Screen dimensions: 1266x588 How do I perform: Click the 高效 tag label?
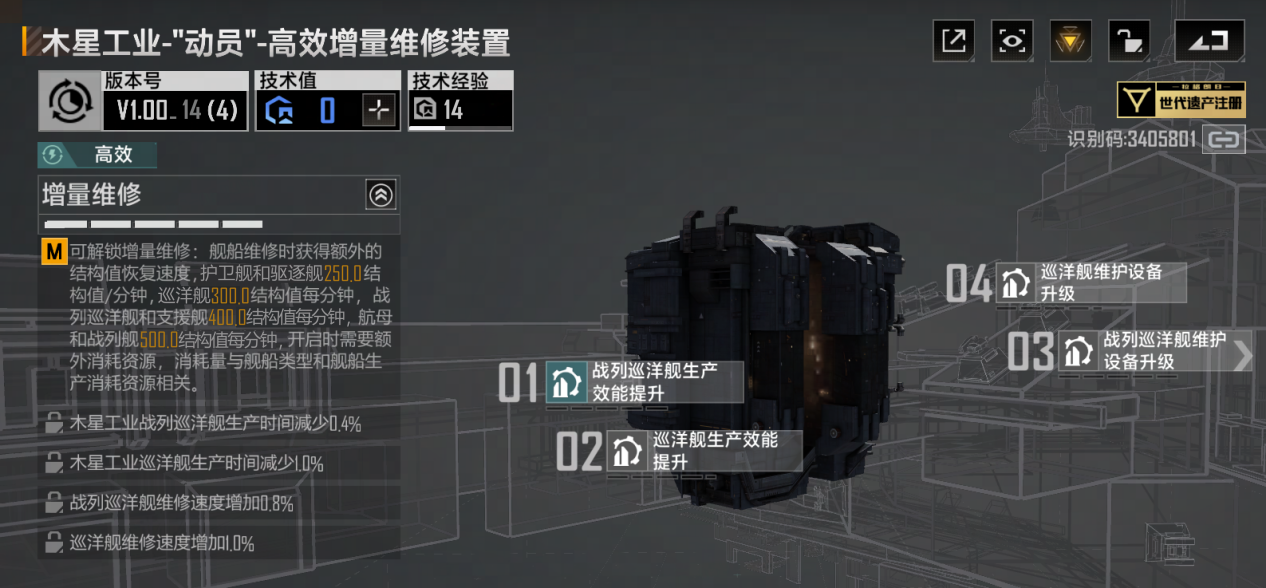[x=98, y=155]
